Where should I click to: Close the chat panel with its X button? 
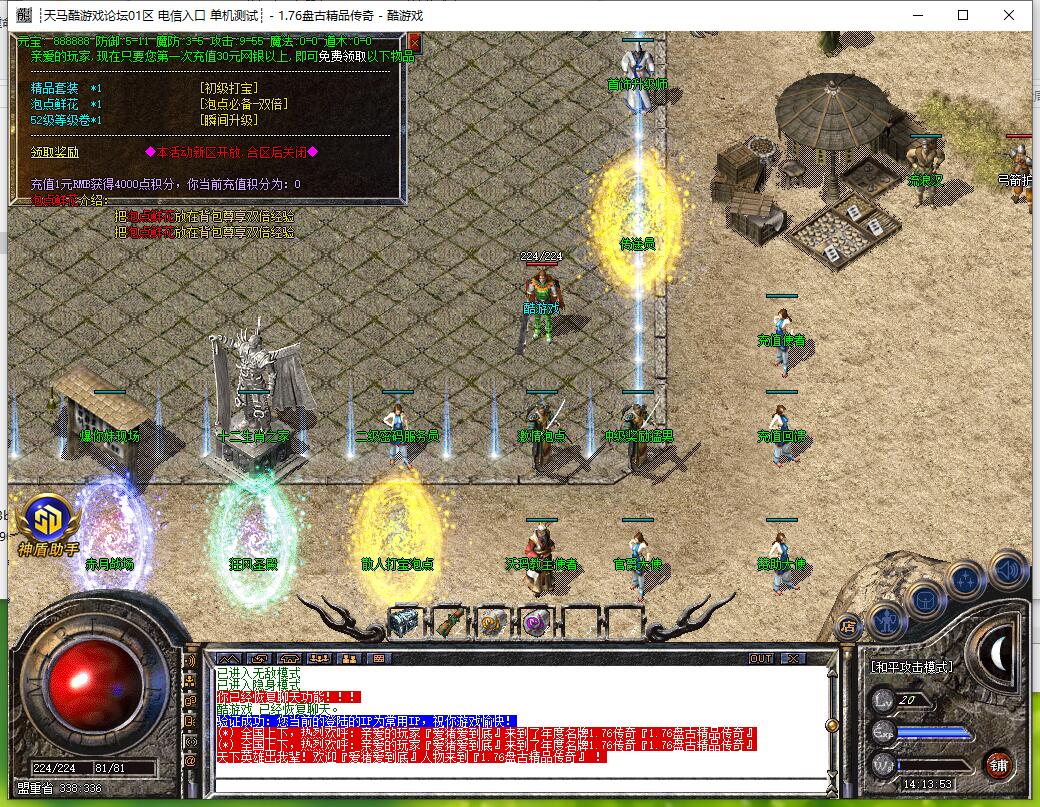click(x=792, y=658)
